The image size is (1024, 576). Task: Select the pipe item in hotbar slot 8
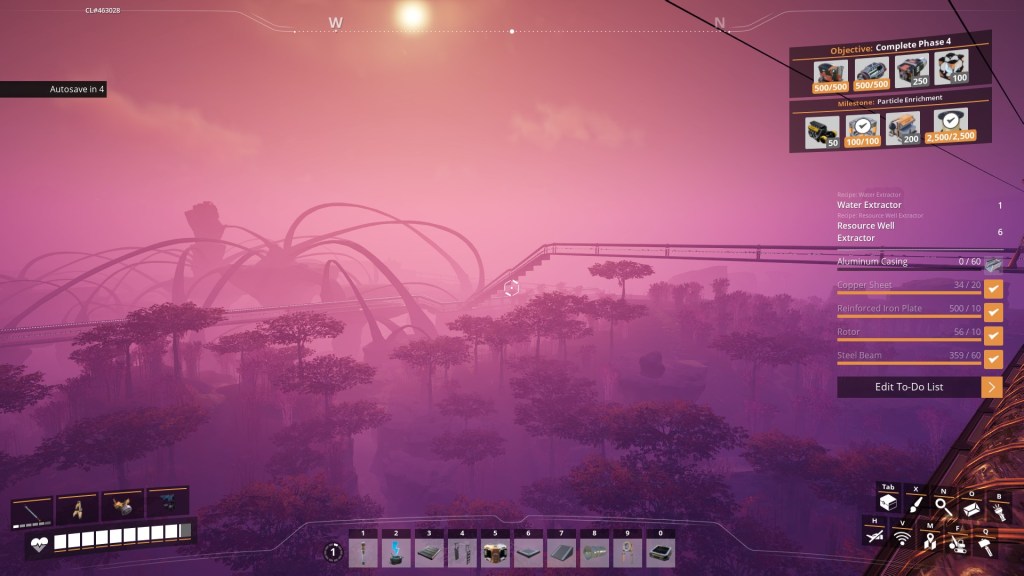point(594,553)
